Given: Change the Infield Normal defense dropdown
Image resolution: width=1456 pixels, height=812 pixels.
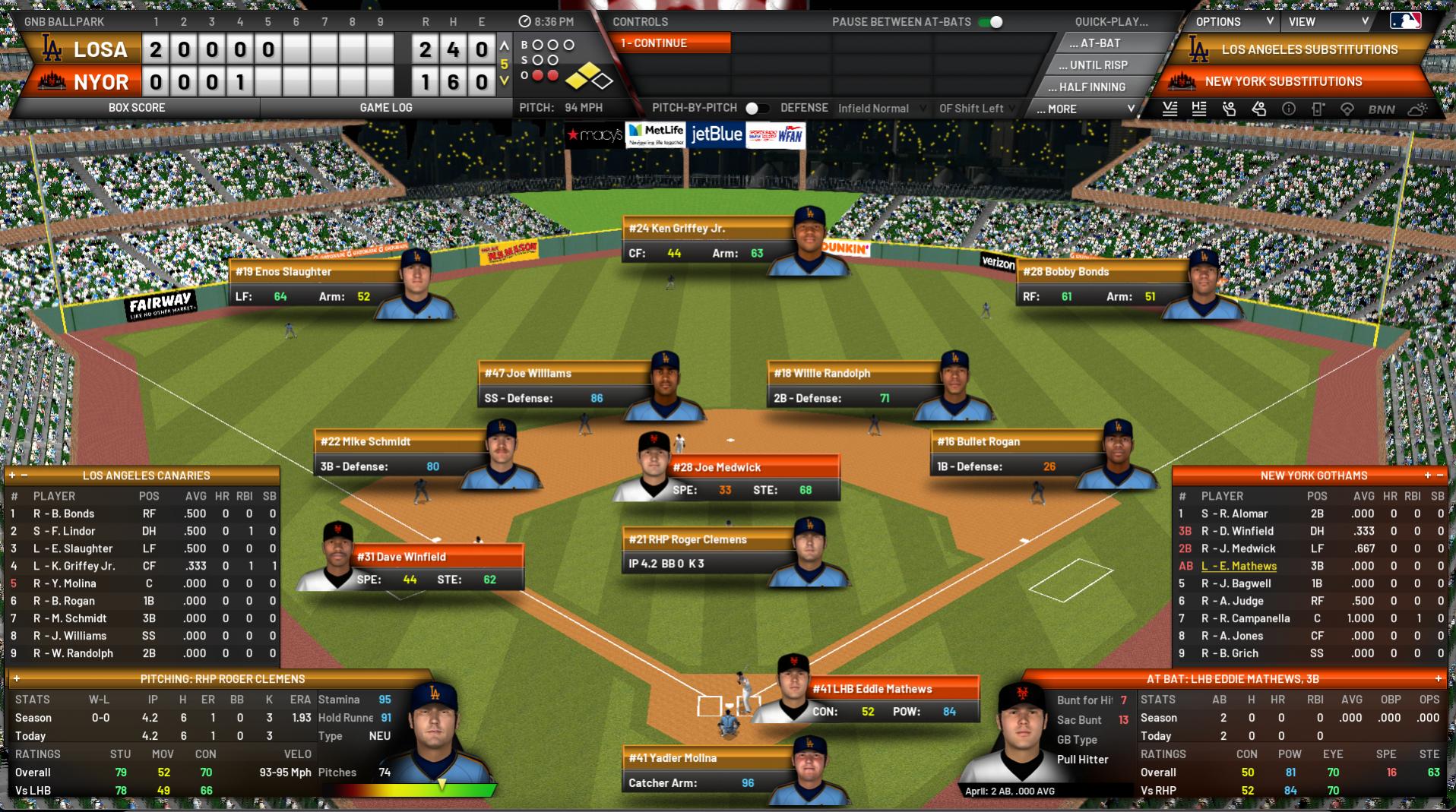Looking at the screenshot, I should [881, 109].
